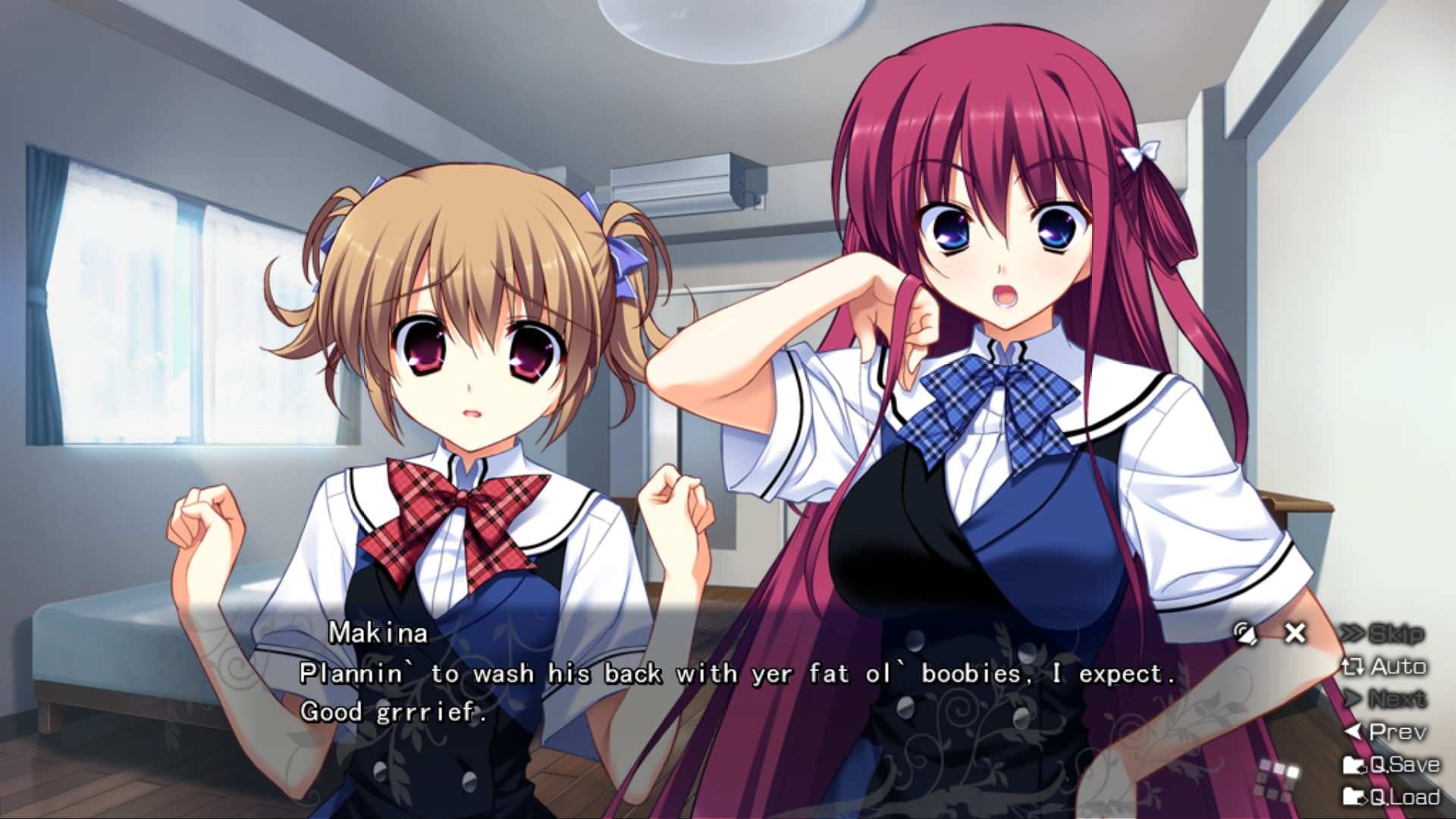Skip ahead with the Skip button

1383,633
